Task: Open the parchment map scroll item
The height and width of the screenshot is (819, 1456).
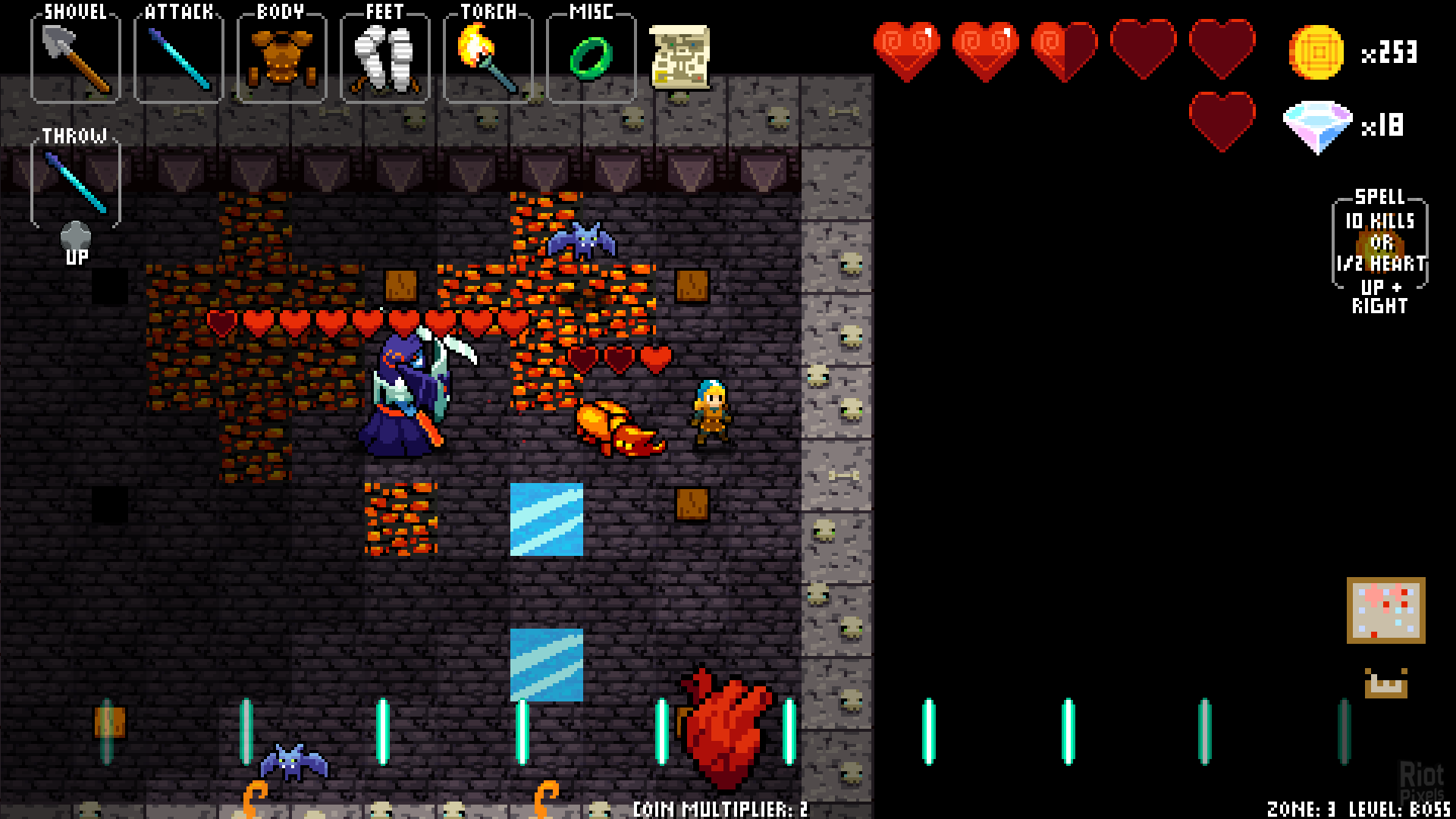Action: tap(680, 57)
